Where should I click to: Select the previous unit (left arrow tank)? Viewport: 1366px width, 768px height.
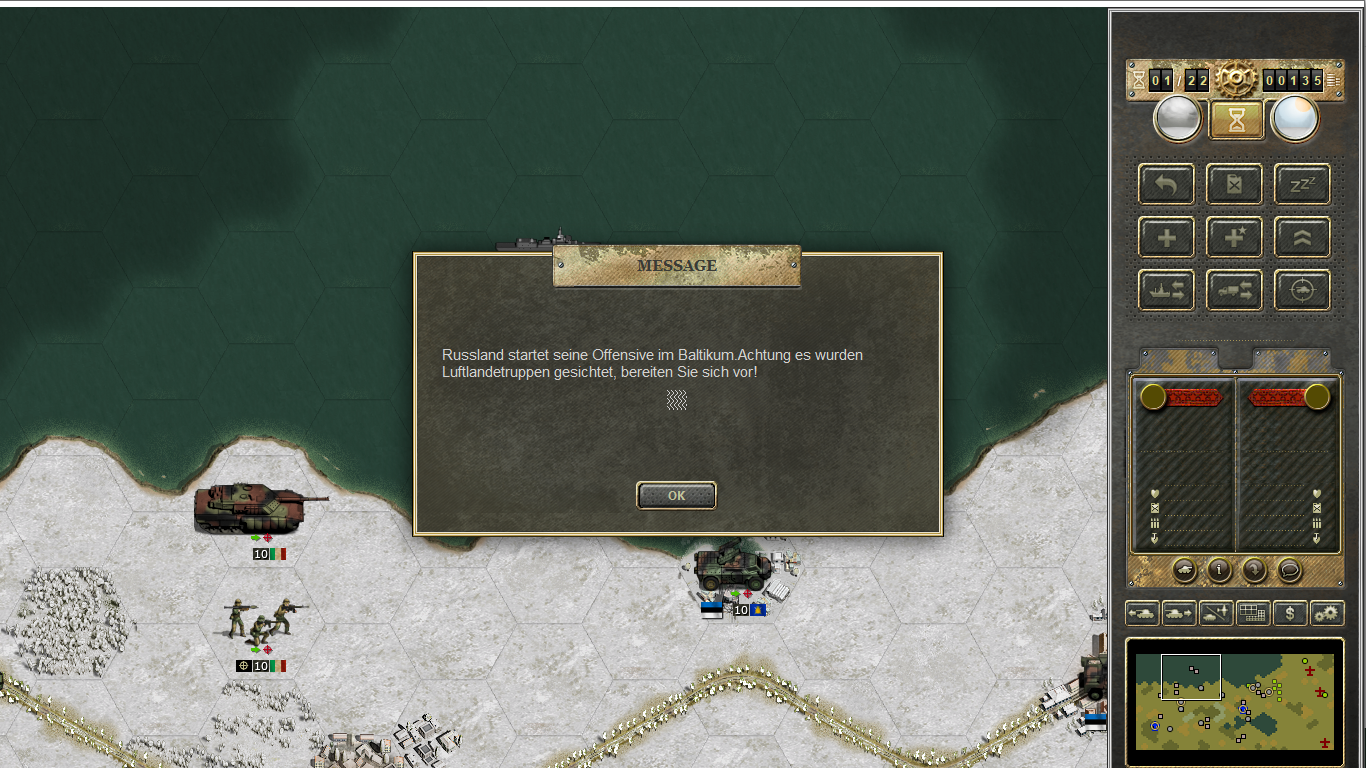click(x=1142, y=613)
